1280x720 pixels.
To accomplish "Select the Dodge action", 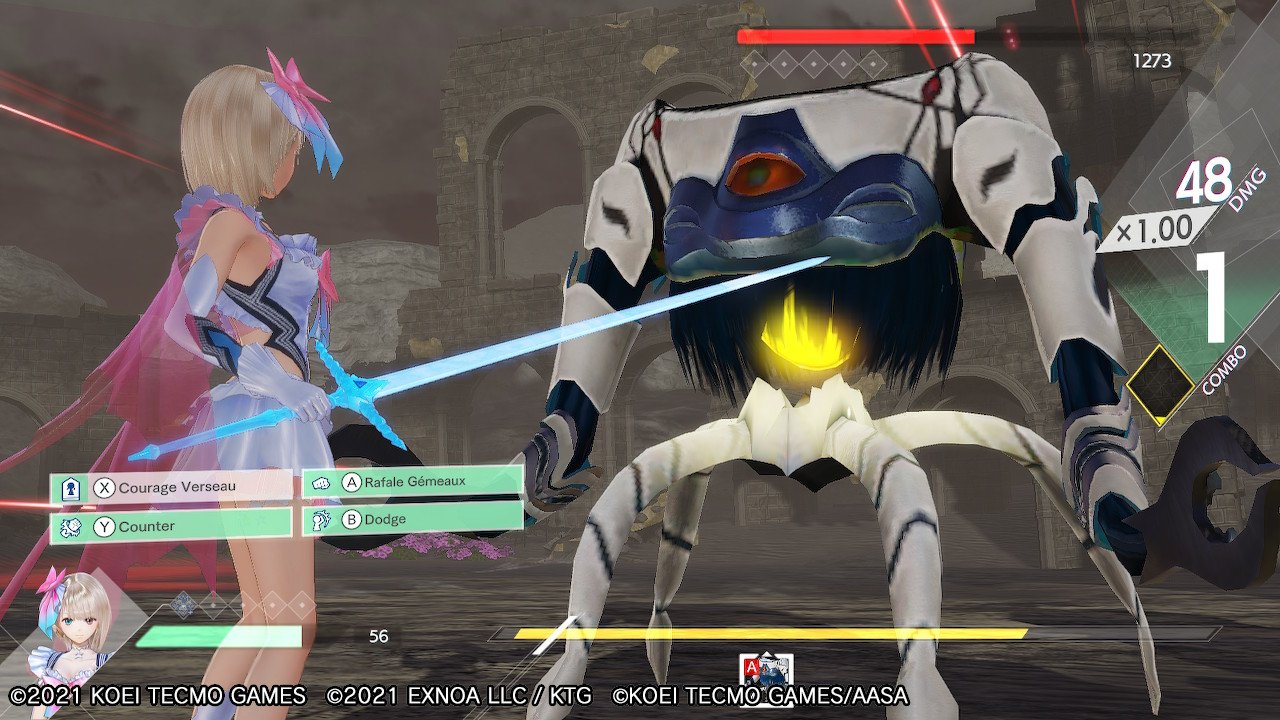I will tap(412, 519).
